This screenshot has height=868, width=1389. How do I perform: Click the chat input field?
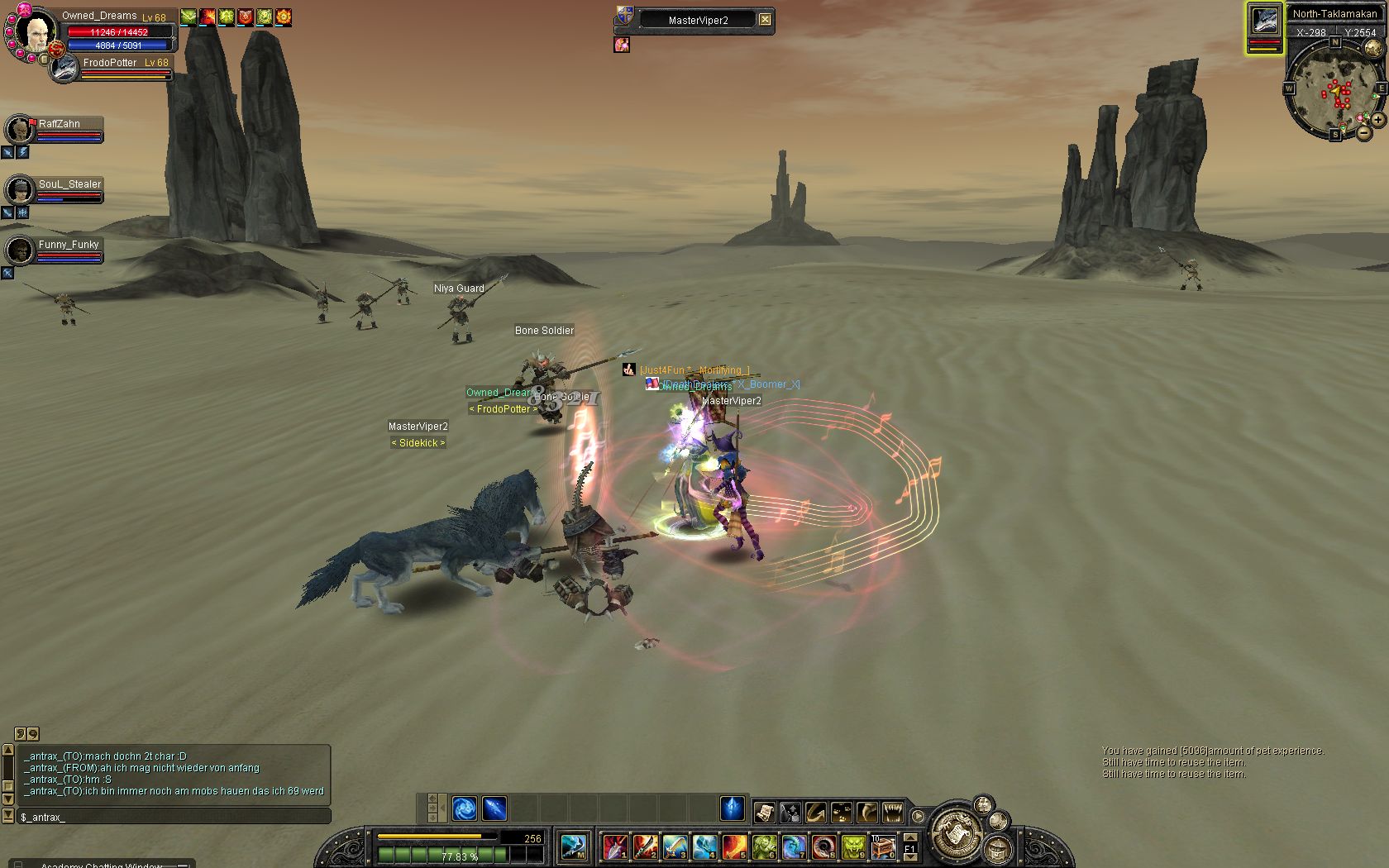pos(174,817)
